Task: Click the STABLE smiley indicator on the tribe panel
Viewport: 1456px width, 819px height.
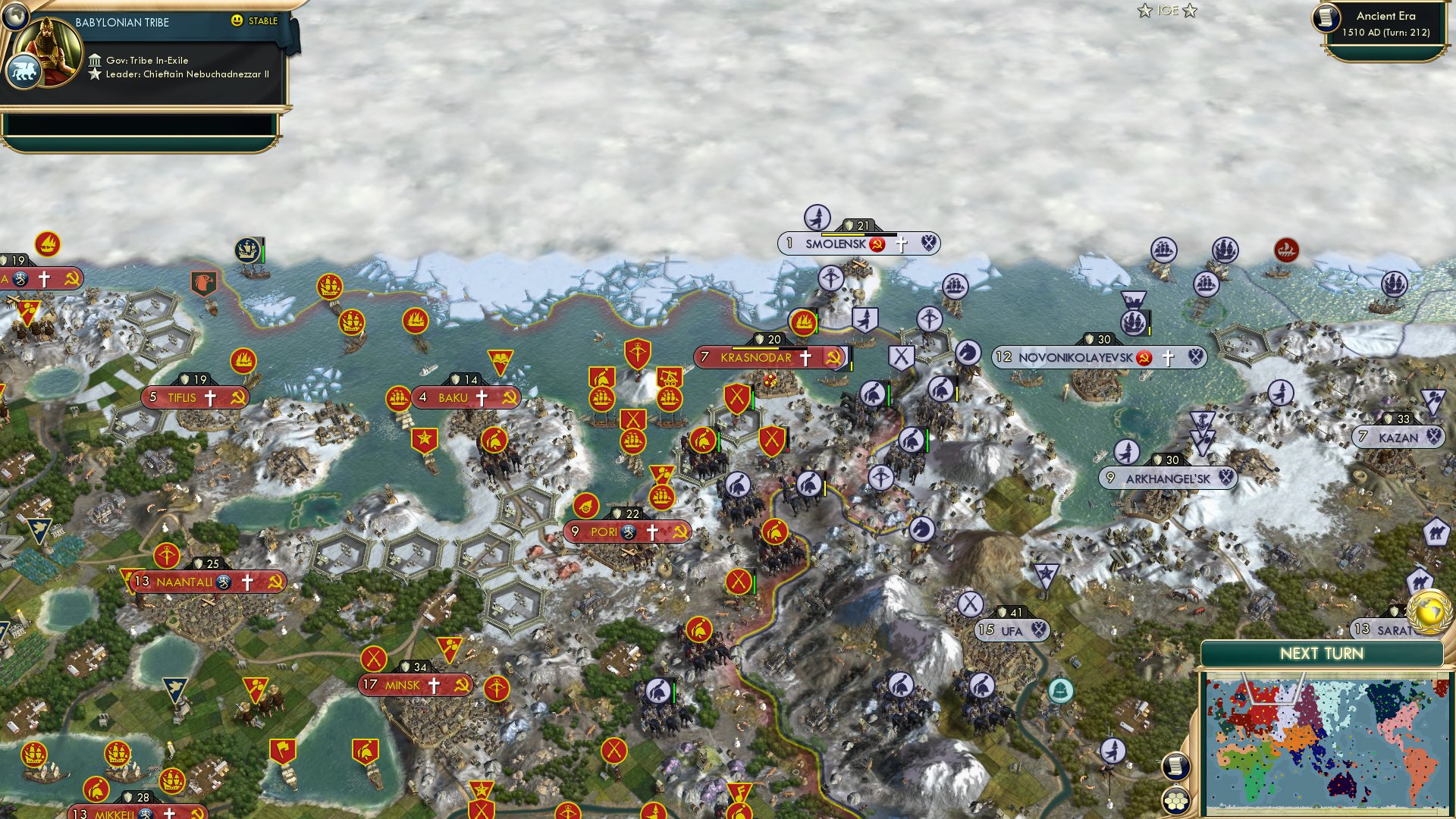Action: (x=237, y=22)
